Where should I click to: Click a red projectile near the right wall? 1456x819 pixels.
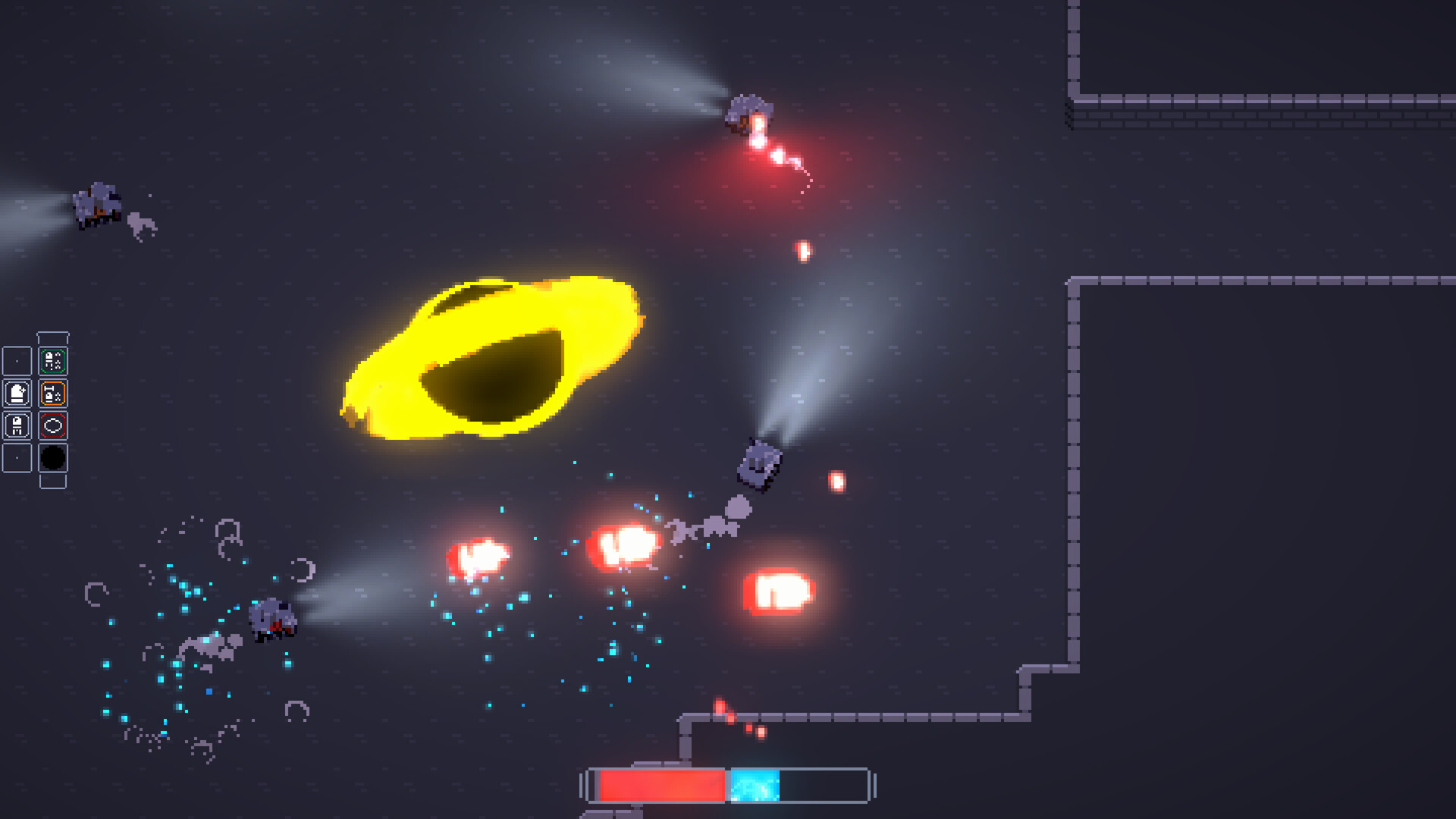[x=836, y=481]
